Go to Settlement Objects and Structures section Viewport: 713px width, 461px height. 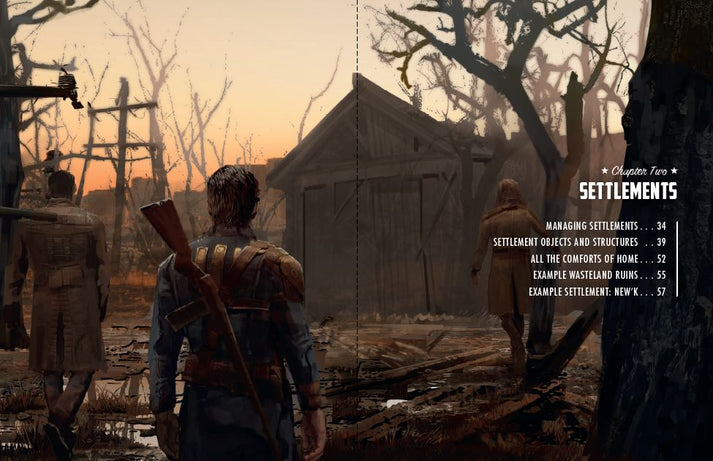coord(579,243)
